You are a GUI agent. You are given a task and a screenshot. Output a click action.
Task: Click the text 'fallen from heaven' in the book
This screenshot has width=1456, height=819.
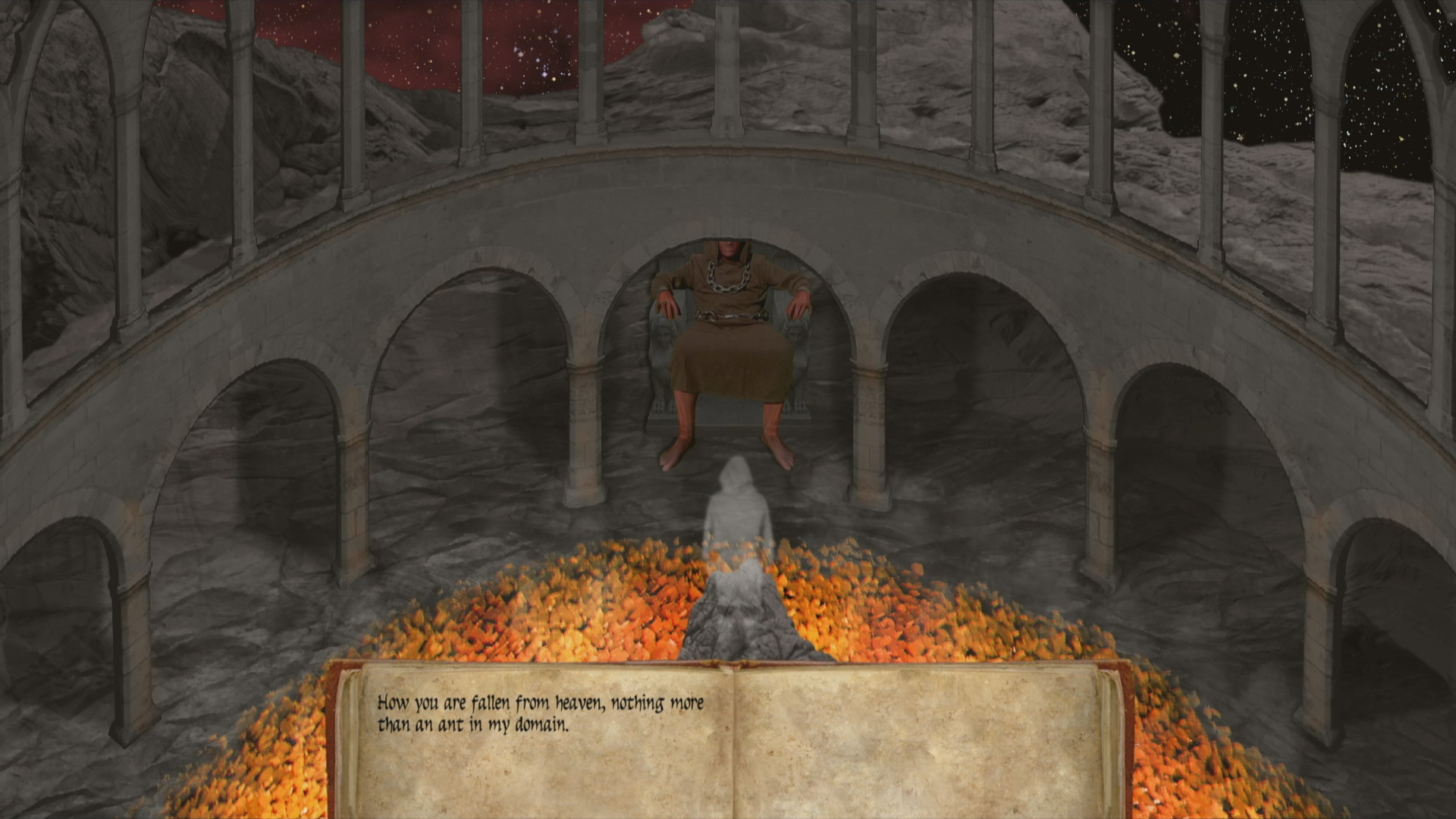coord(538,703)
